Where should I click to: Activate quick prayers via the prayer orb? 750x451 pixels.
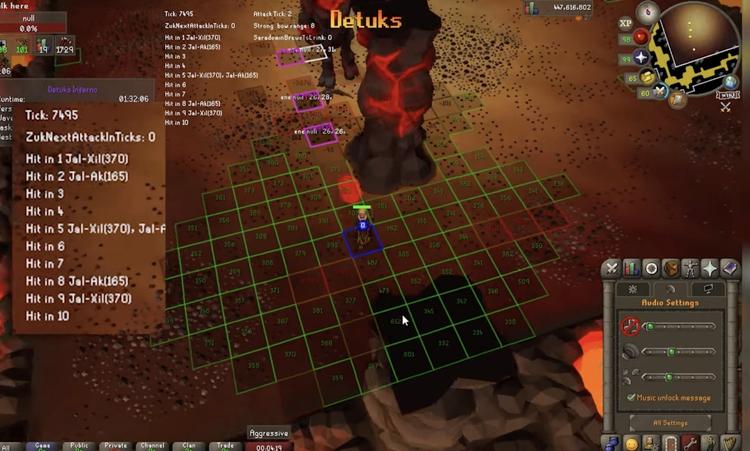(x=642, y=57)
